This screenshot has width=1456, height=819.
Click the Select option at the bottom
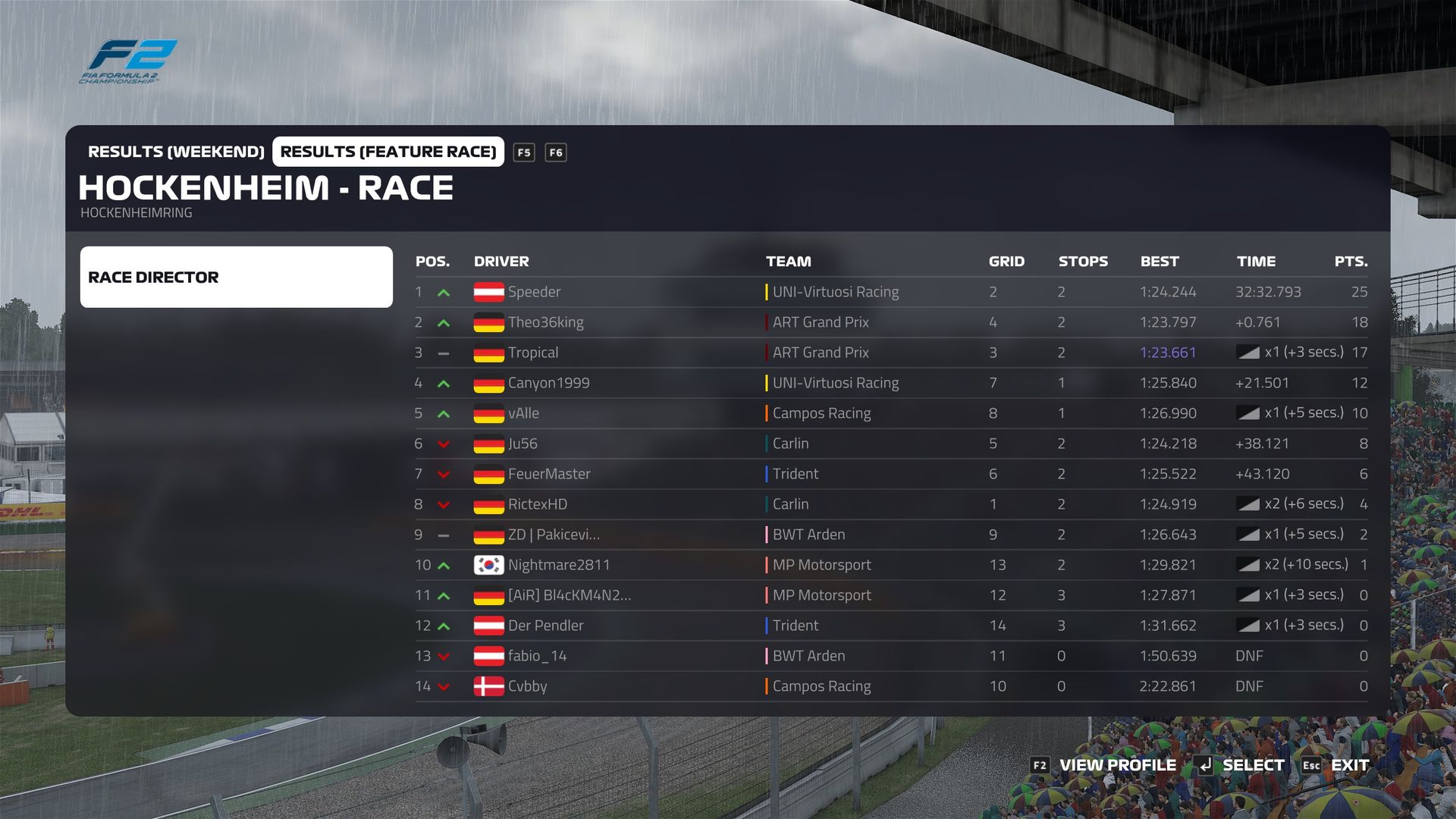click(1253, 765)
